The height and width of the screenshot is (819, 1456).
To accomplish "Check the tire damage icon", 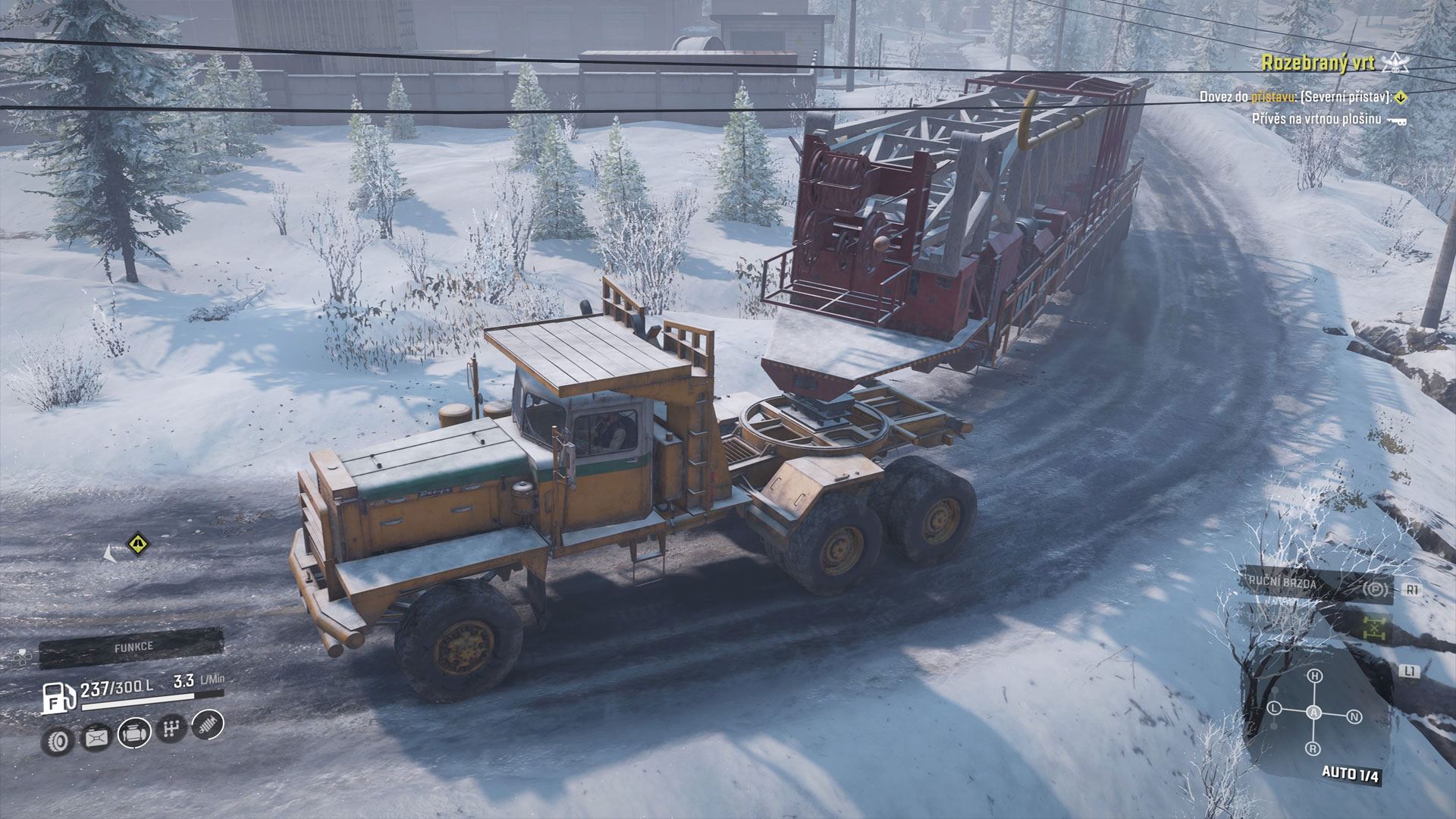I will (x=58, y=739).
